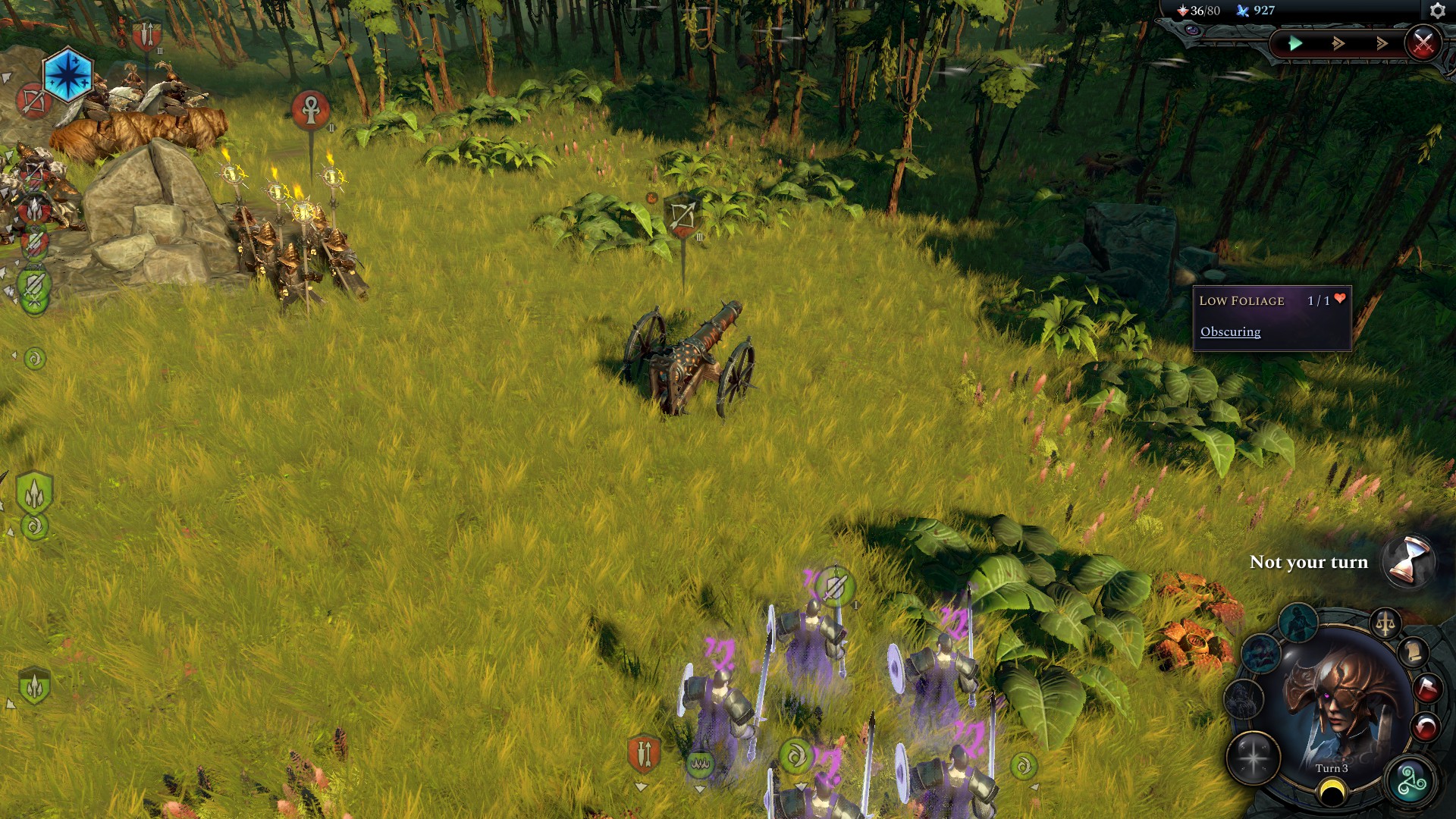Click the red undo move arrow icon
Image resolution: width=1456 pixels, height=819 pixels.
[x=1426, y=724]
